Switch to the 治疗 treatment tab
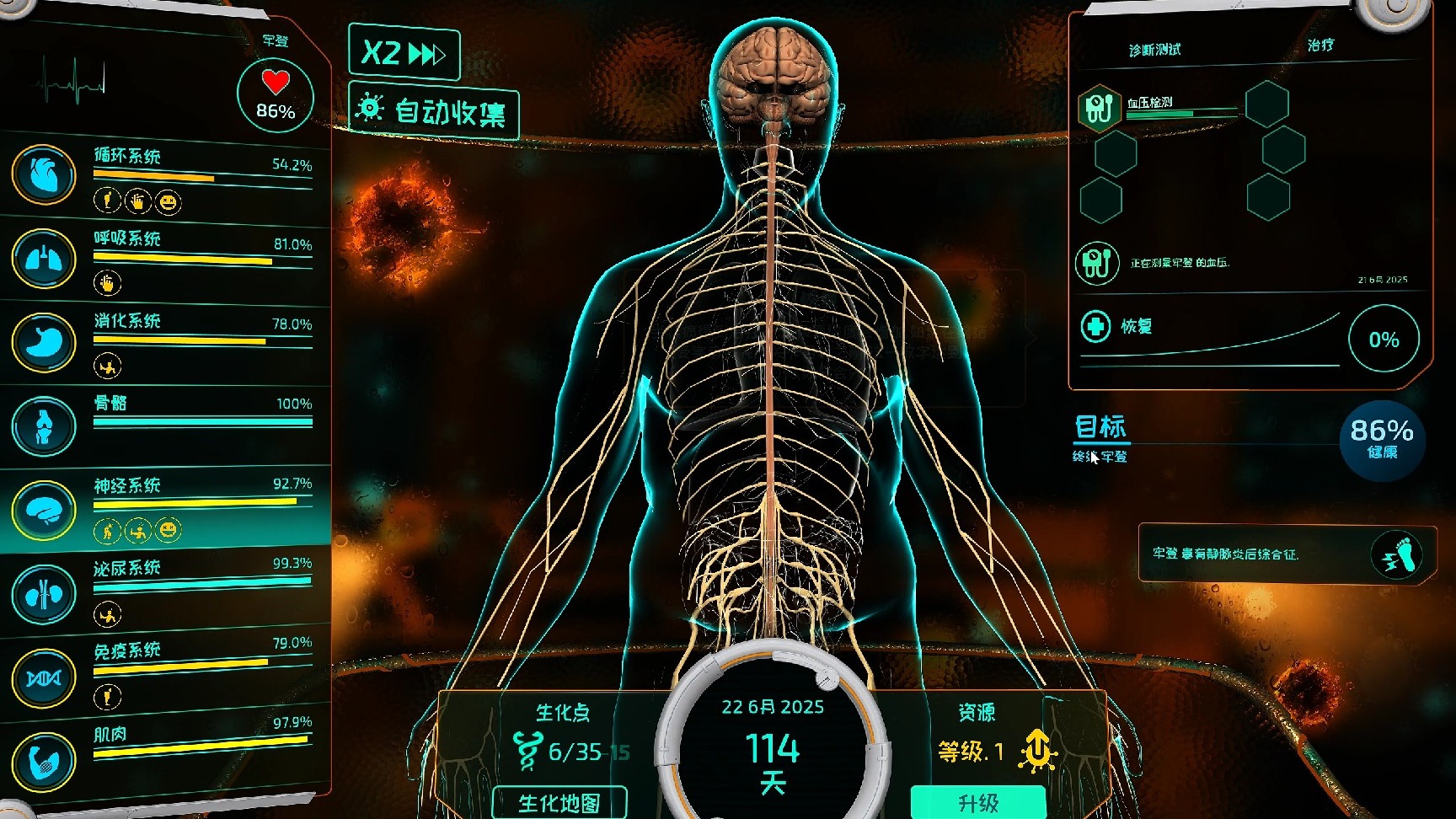Viewport: 1456px width, 819px height. 1320,45
